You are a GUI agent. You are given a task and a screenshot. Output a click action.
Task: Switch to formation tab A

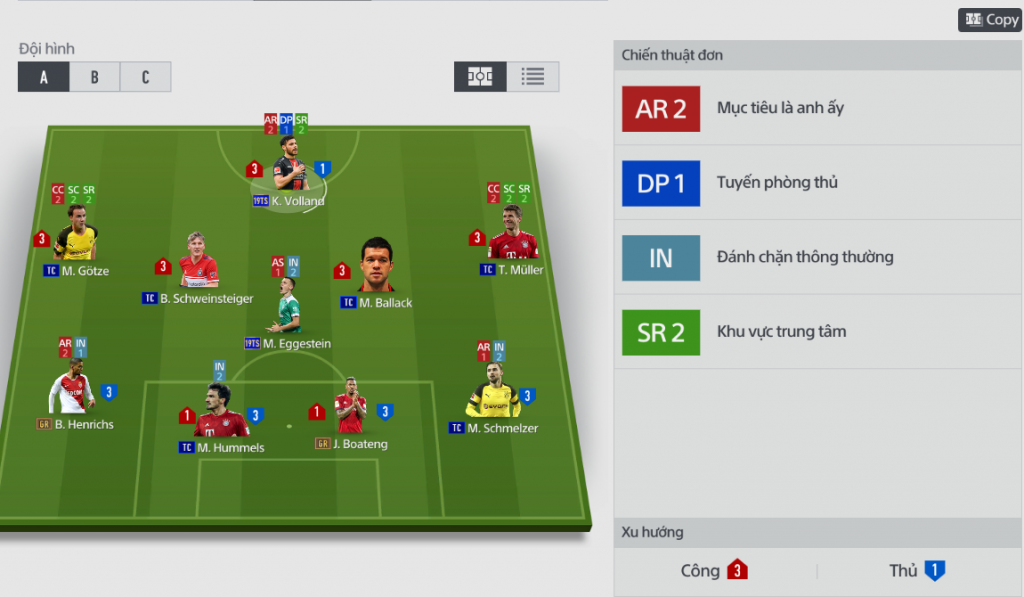[x=44, y=77]
